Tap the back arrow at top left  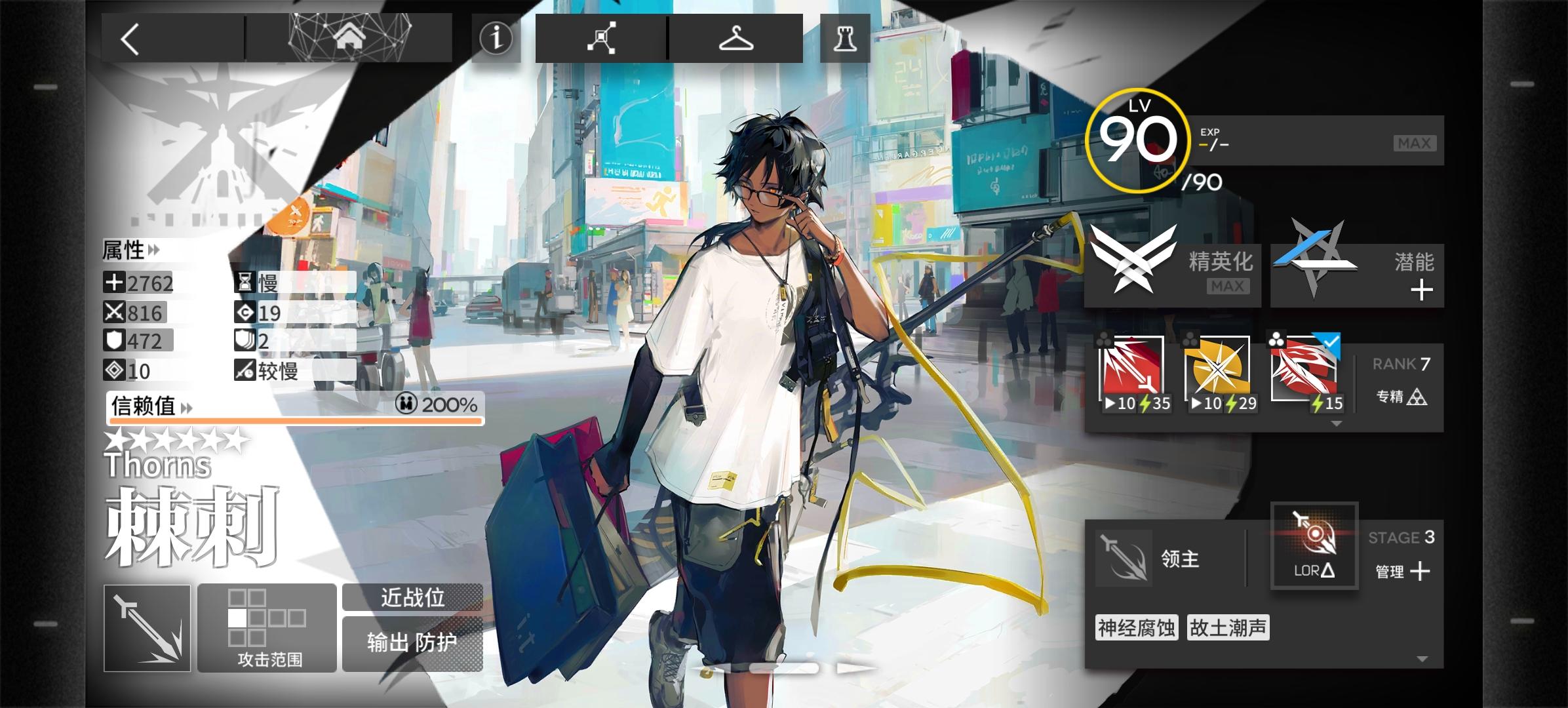coord(130,37)
